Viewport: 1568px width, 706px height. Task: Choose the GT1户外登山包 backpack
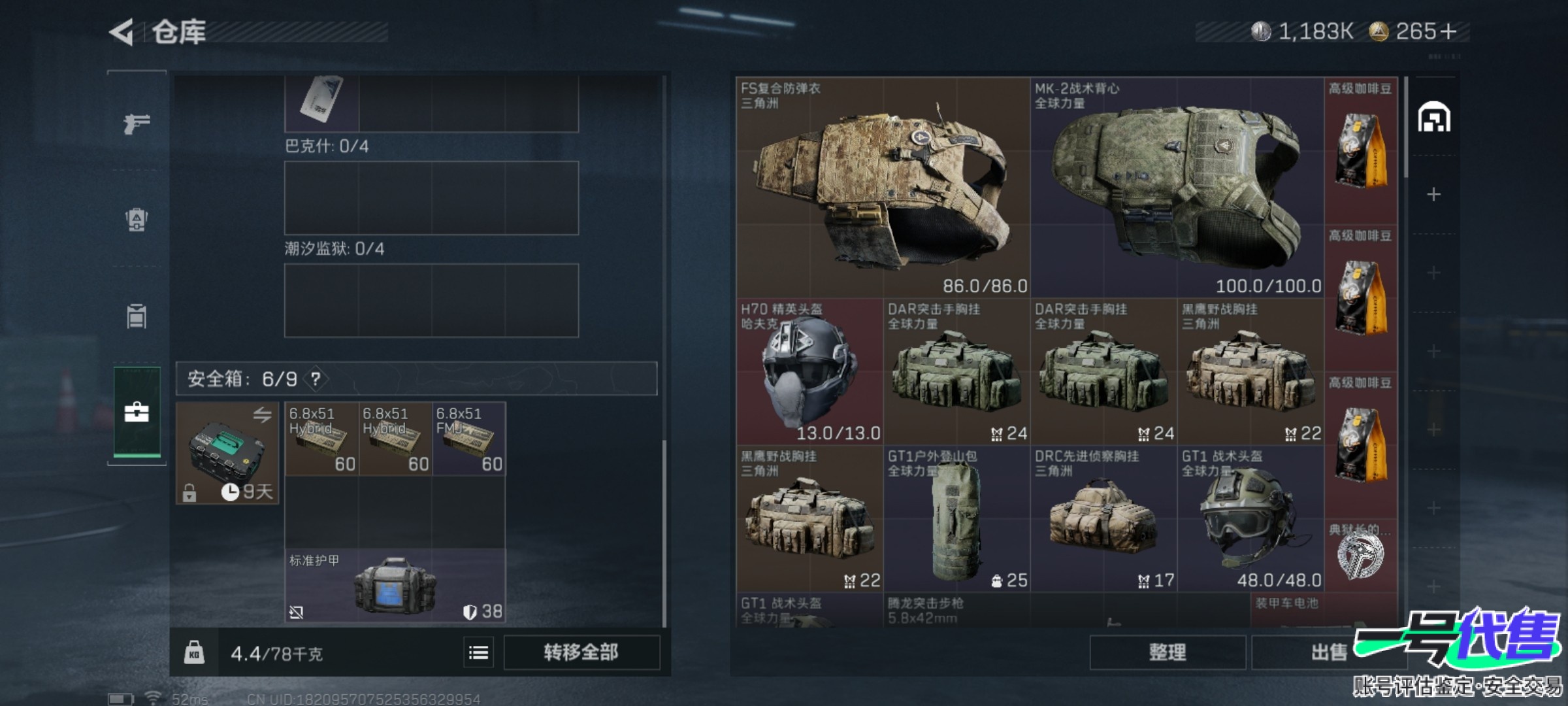click(x=956, y=520)
